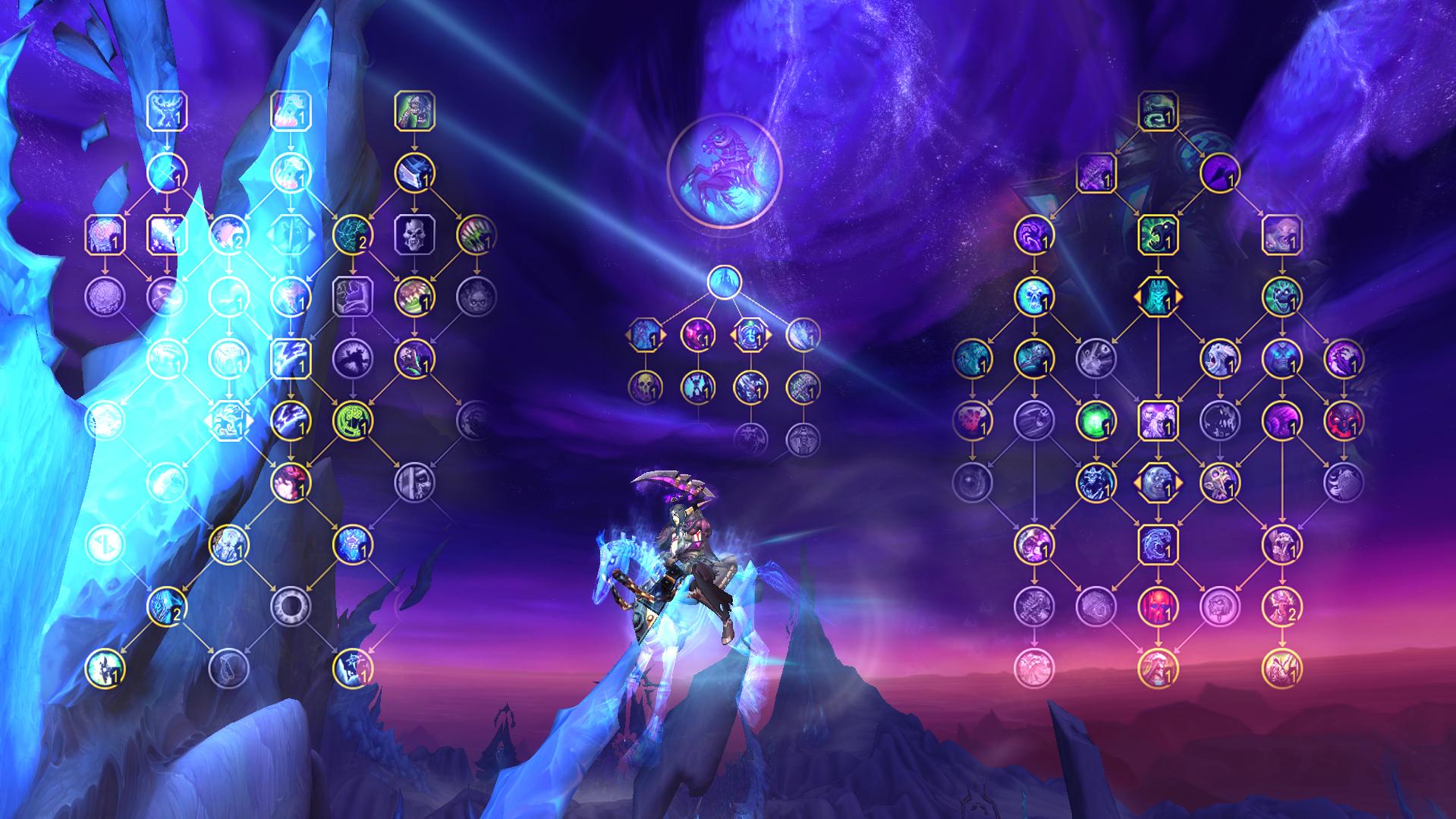The width and height of the screenshot is (1456, 819).
Task: Select the green fanged fish square talent
Action: pyautogui.click(x=1158, y=235)
